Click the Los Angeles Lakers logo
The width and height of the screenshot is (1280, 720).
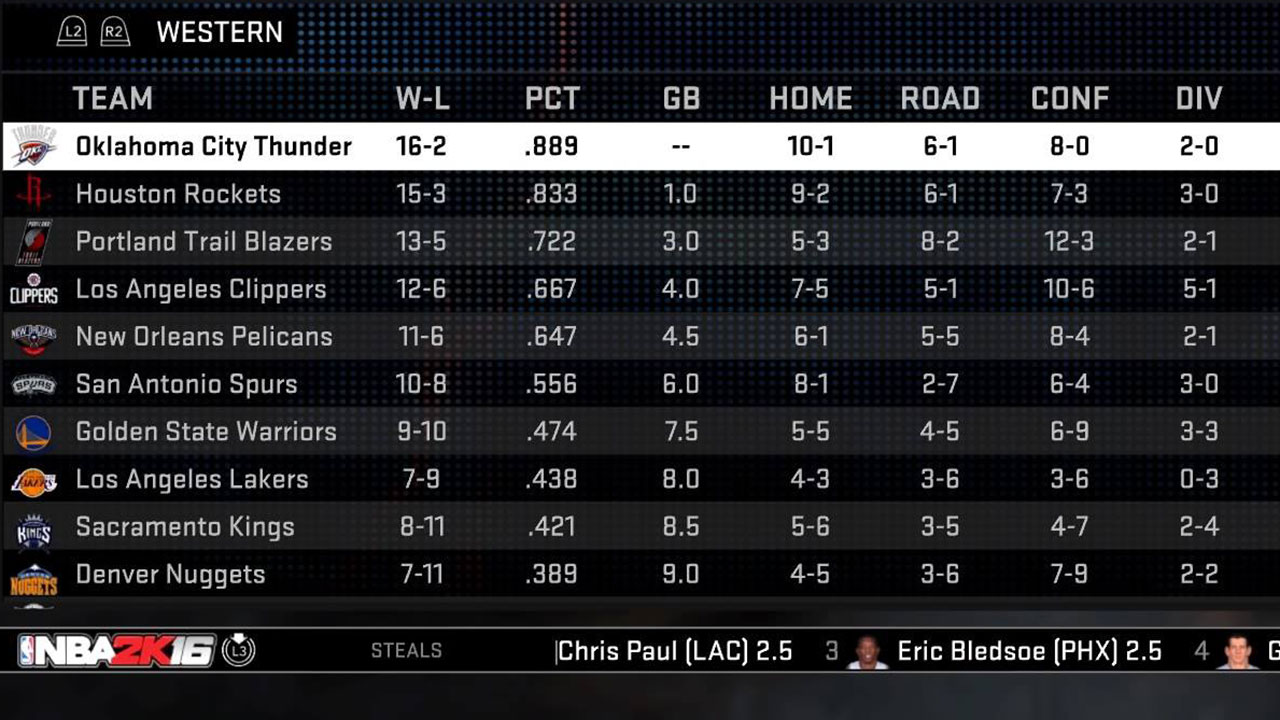34,479
